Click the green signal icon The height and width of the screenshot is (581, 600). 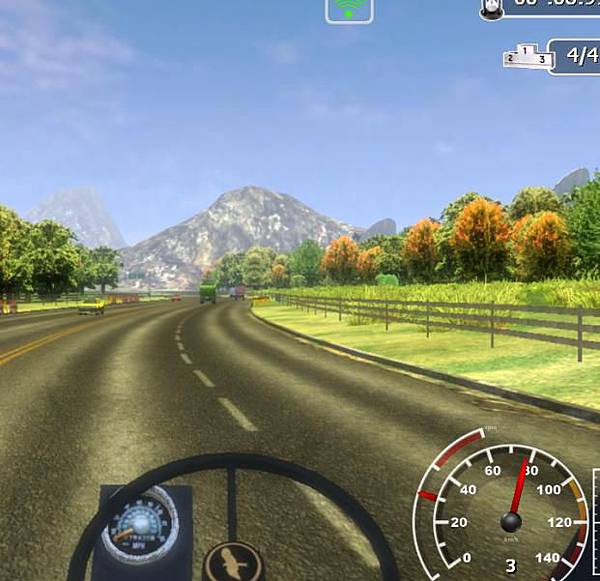coord(349,9)
